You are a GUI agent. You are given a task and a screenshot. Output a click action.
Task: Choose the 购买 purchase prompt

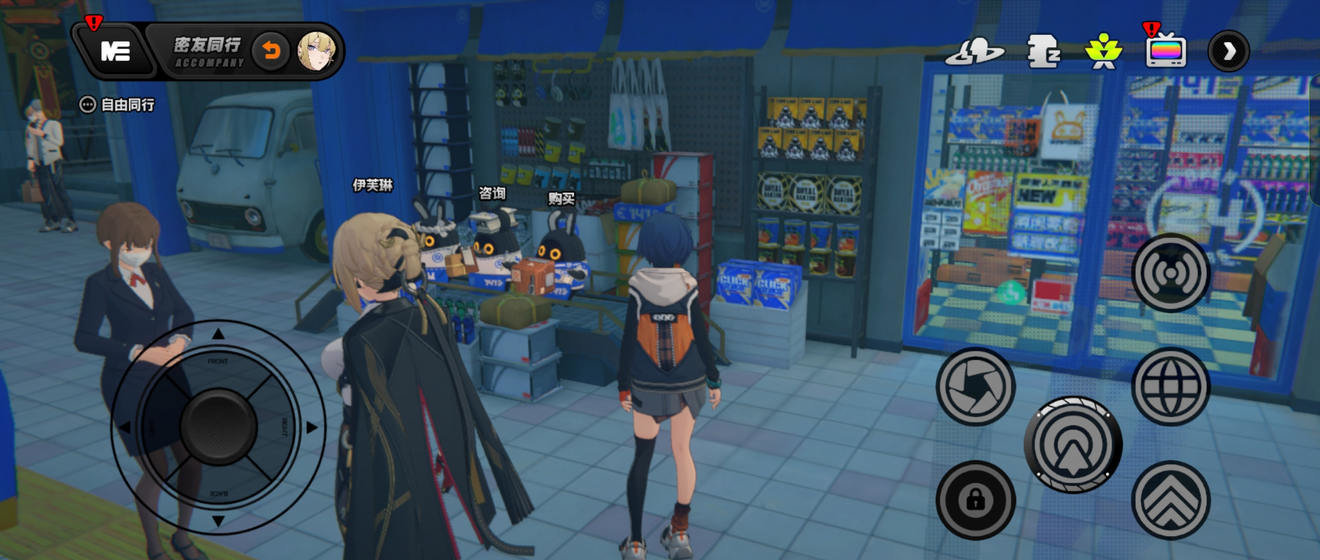tap(561, 199)
